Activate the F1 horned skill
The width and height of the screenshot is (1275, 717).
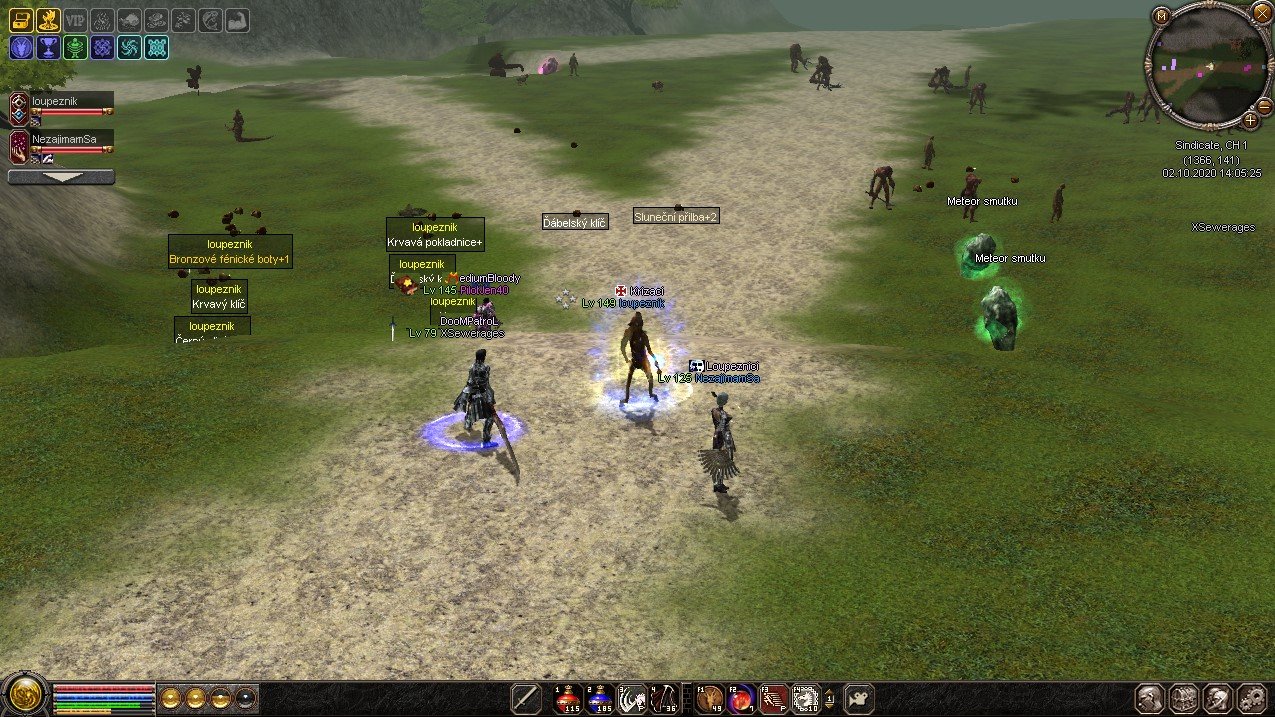pyautogui.click(x=710, y=698)
